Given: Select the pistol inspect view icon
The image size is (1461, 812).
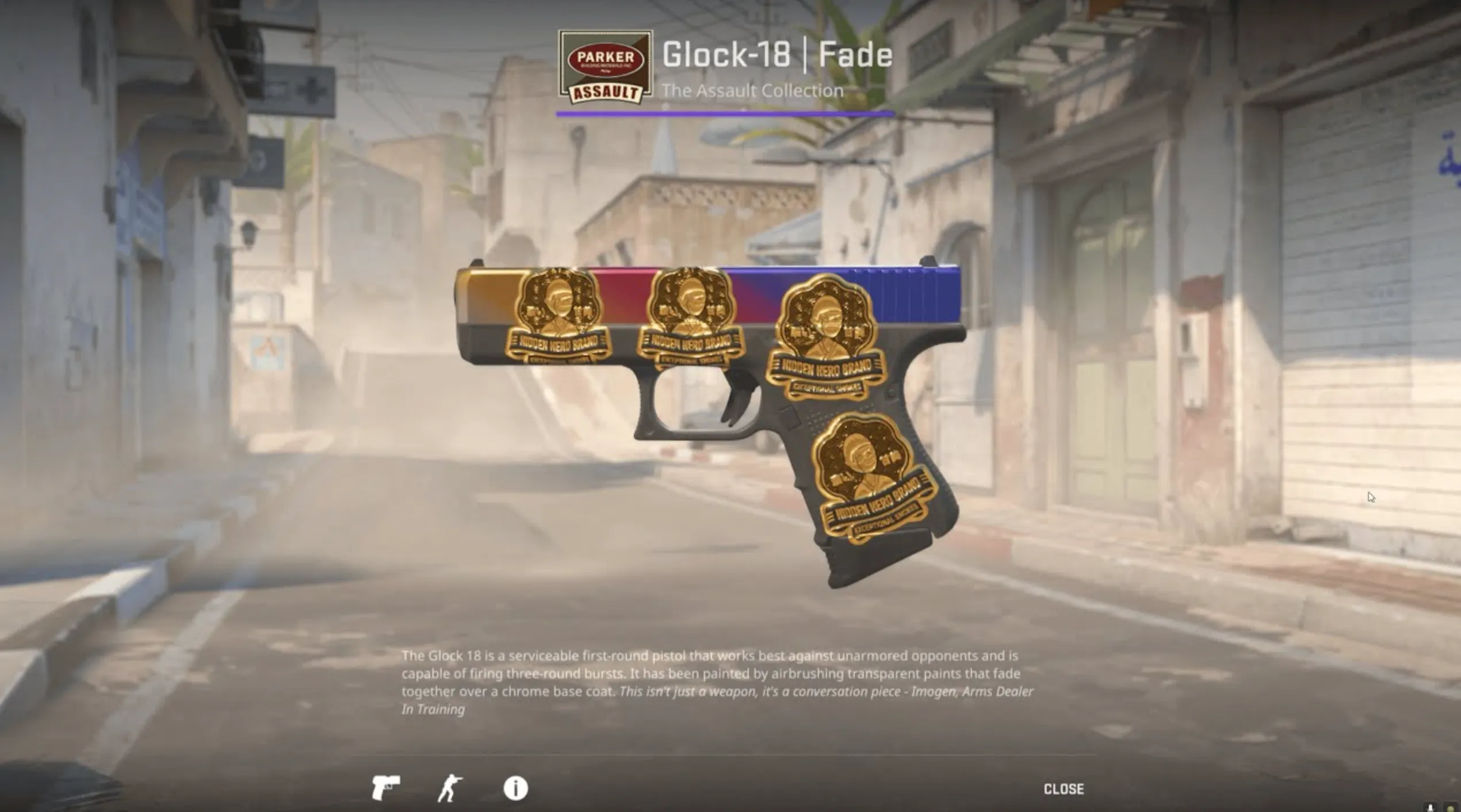Looking at the screenshot, I should 386,788.
